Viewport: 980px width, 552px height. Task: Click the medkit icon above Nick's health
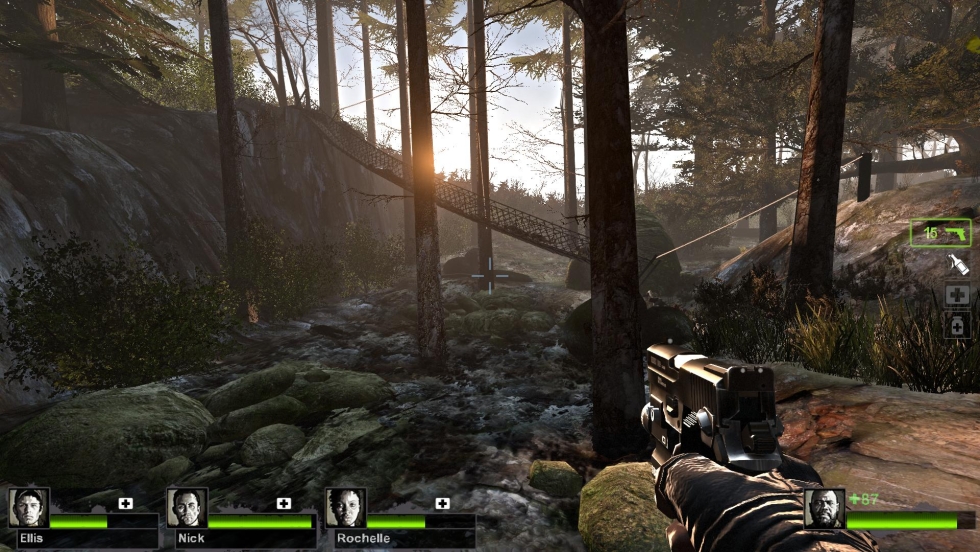tap(284, 503)
